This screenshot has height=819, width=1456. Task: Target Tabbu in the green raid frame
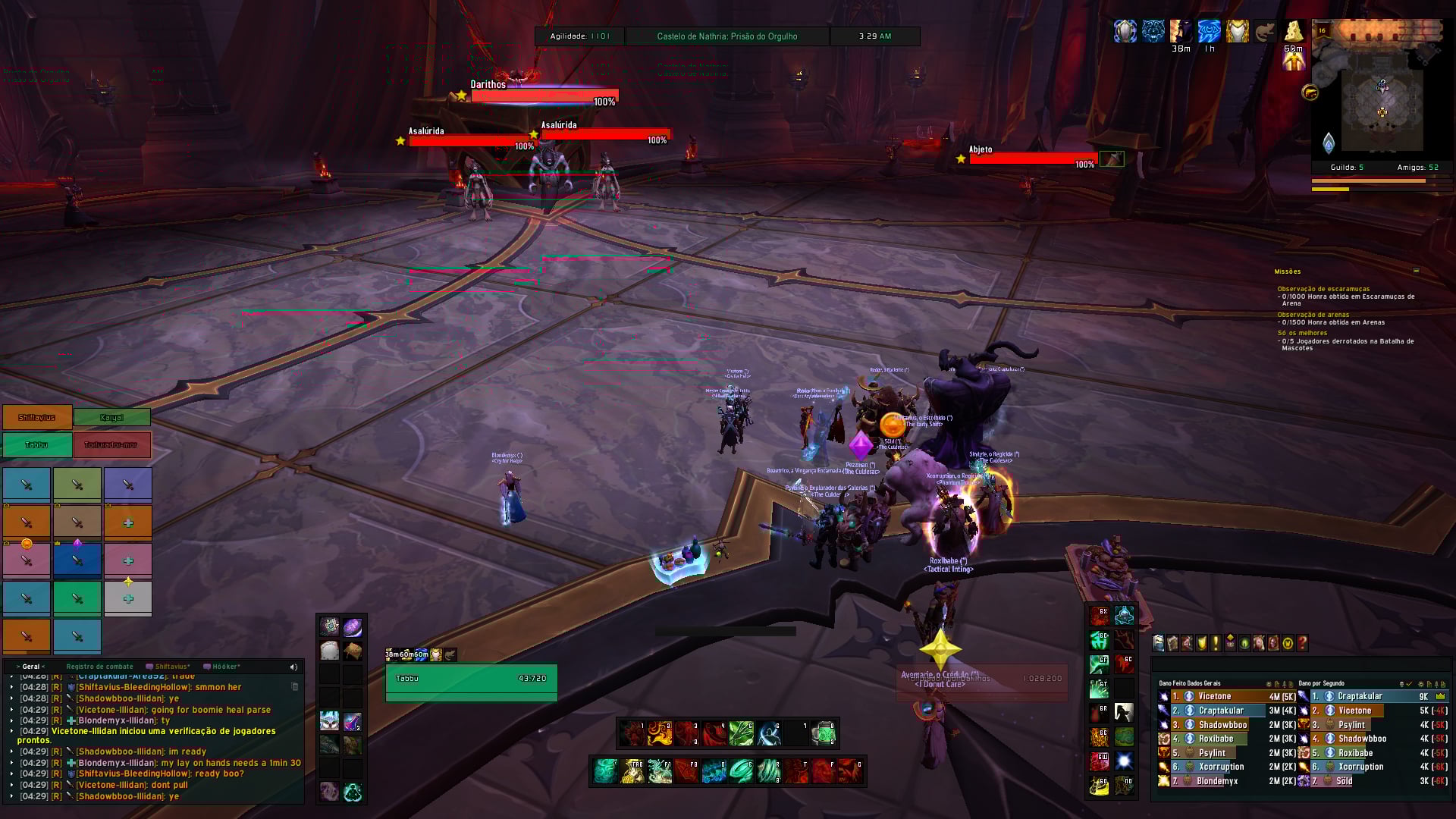[x=37, y=445]
